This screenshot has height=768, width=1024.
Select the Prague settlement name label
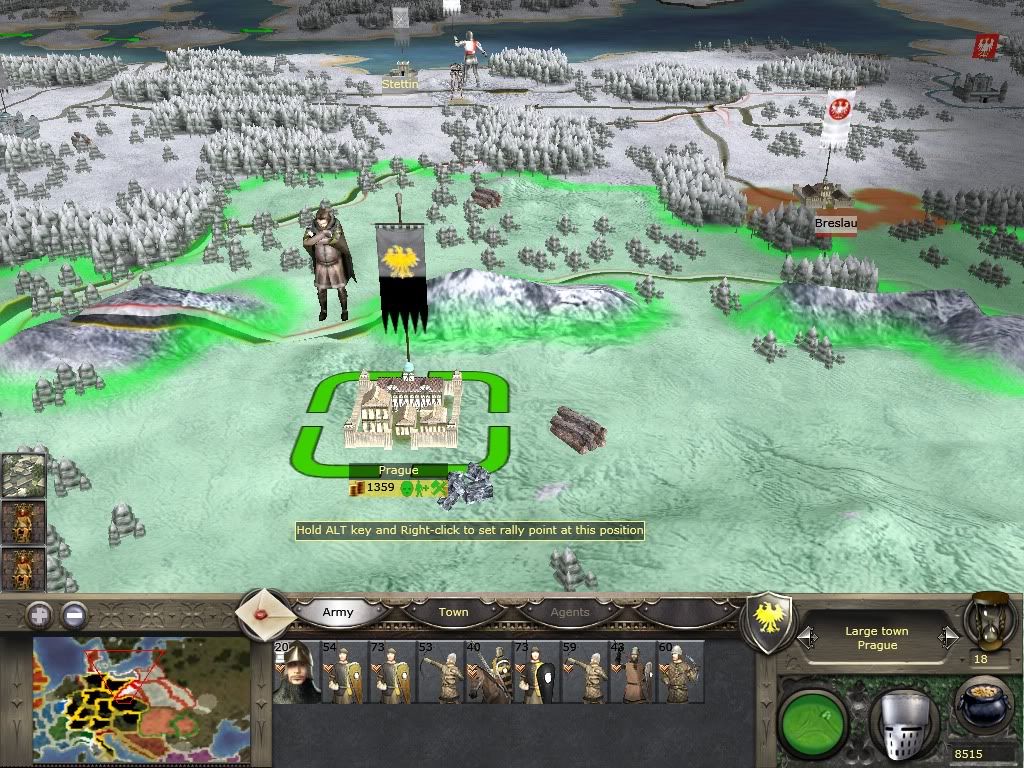(398, 470)
